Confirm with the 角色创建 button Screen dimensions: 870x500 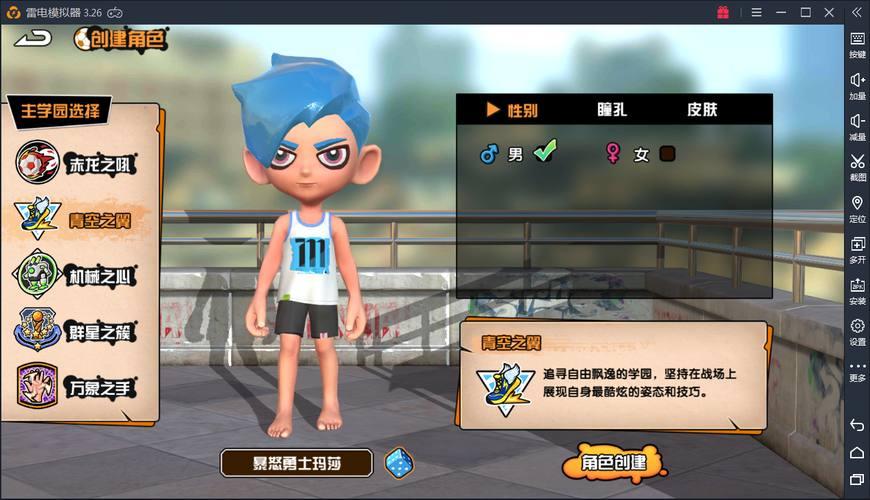[612, 464]
